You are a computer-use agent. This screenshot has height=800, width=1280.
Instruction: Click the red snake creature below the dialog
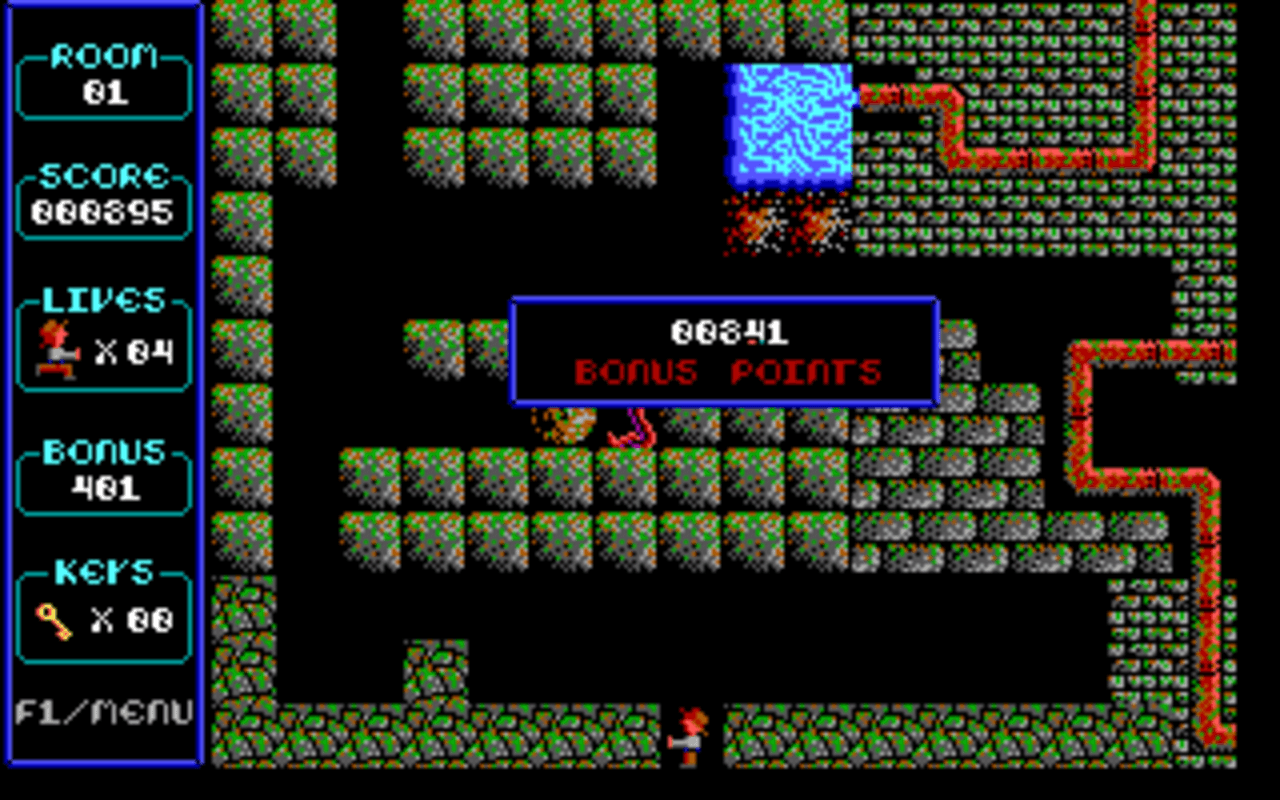[635, 430]
